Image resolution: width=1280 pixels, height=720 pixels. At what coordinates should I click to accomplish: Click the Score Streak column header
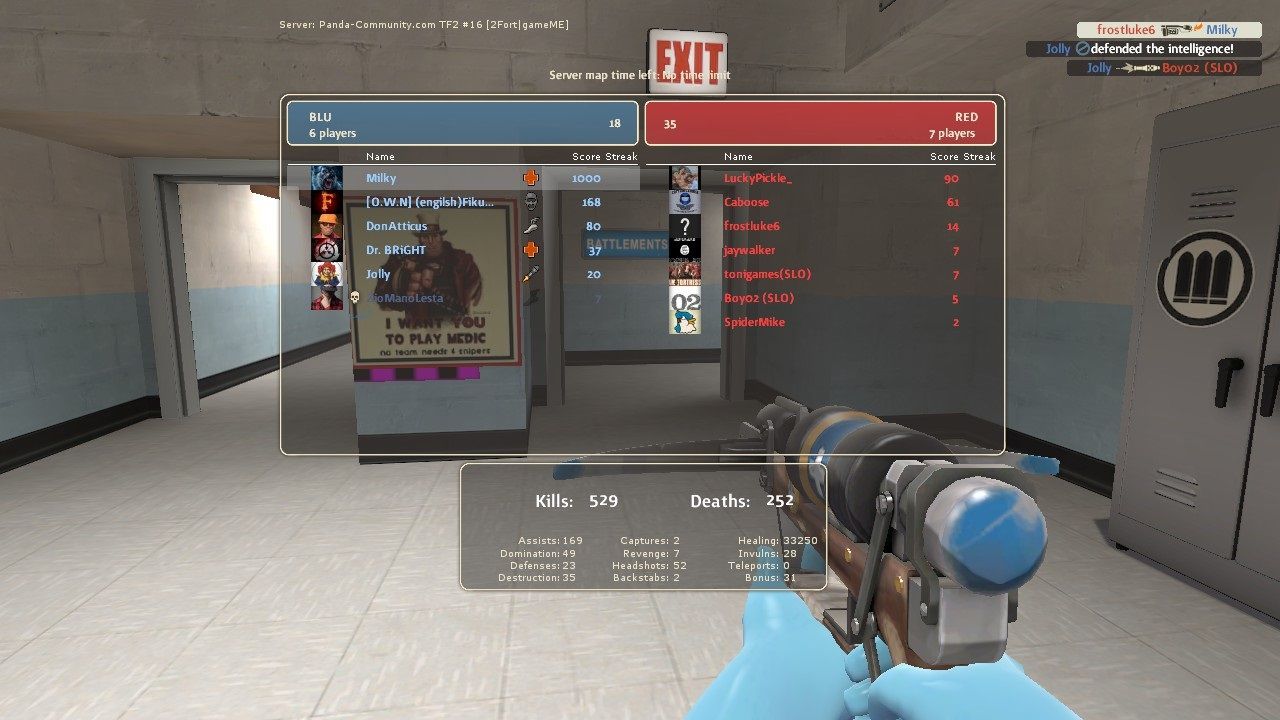[x=604, y=156]
